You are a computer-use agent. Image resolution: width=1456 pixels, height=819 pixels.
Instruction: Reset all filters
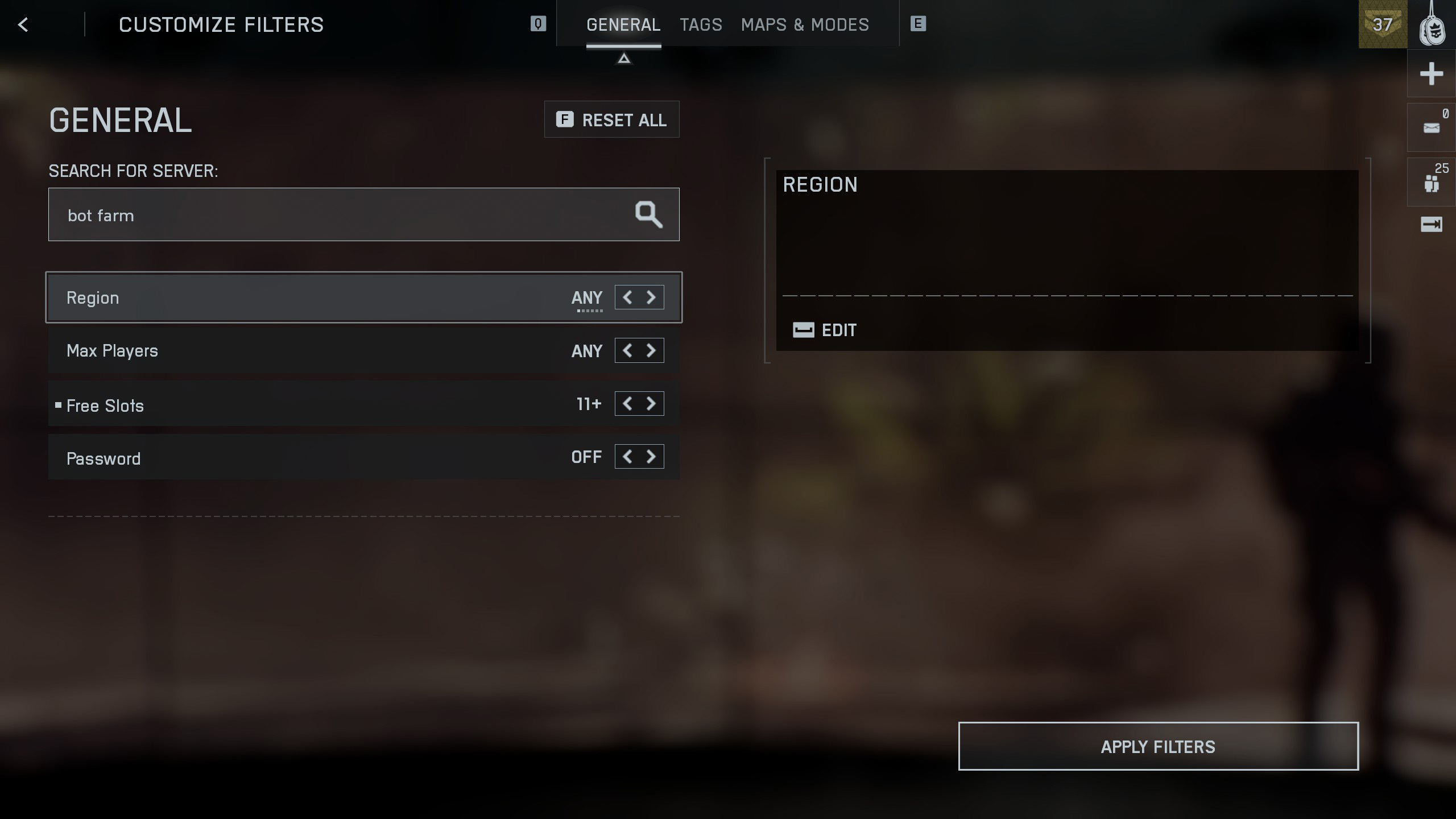point(611,119)
